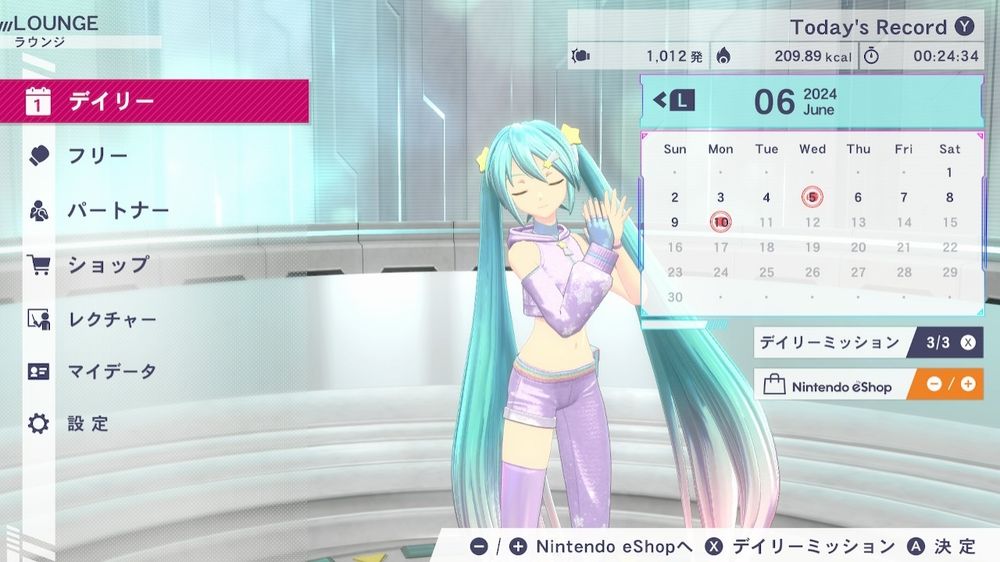Open the 設定 (Settings) menu
Screen dimensions: 1000x562
point(88,424)
